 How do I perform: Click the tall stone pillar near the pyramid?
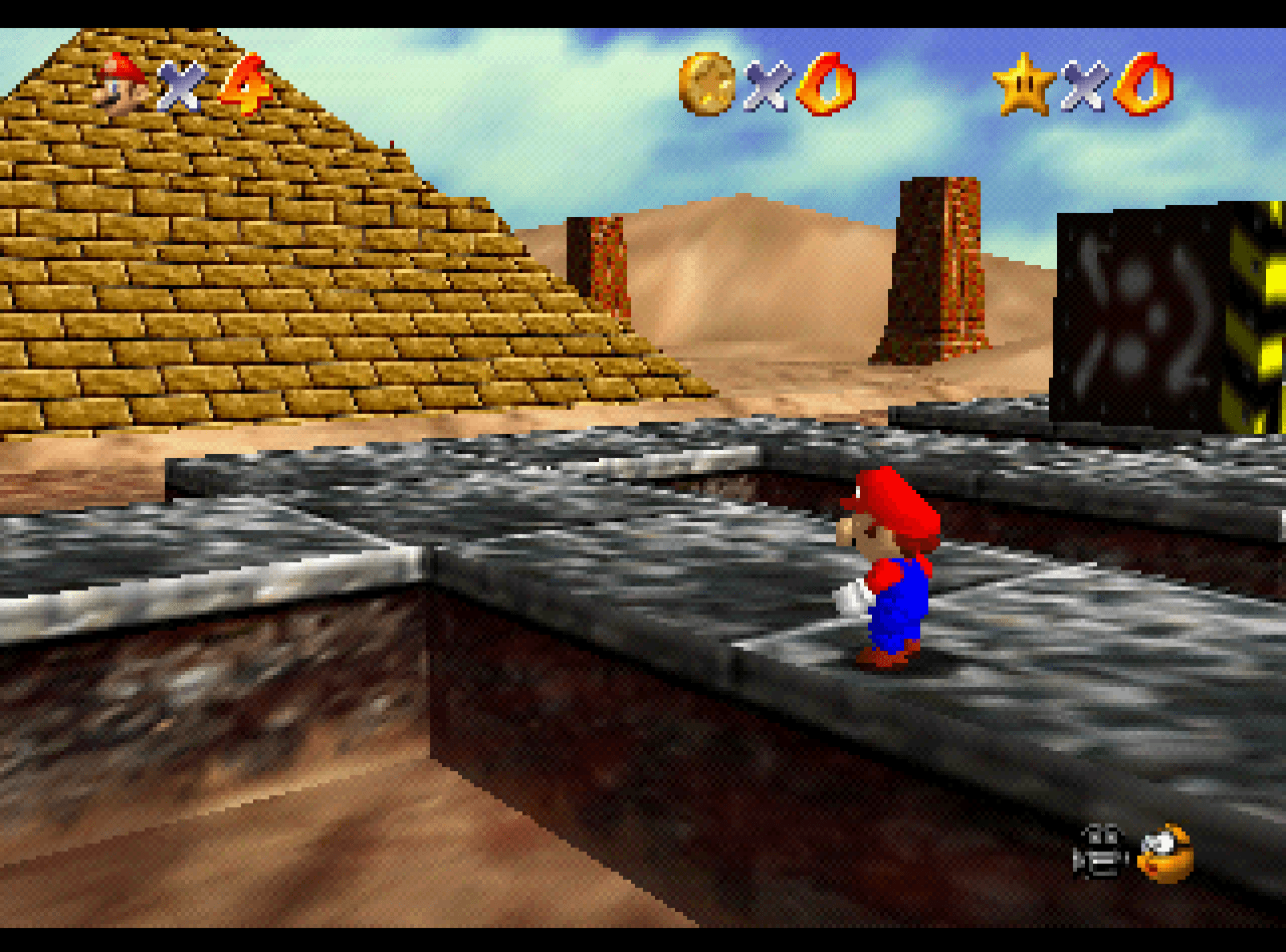[598, 268]
